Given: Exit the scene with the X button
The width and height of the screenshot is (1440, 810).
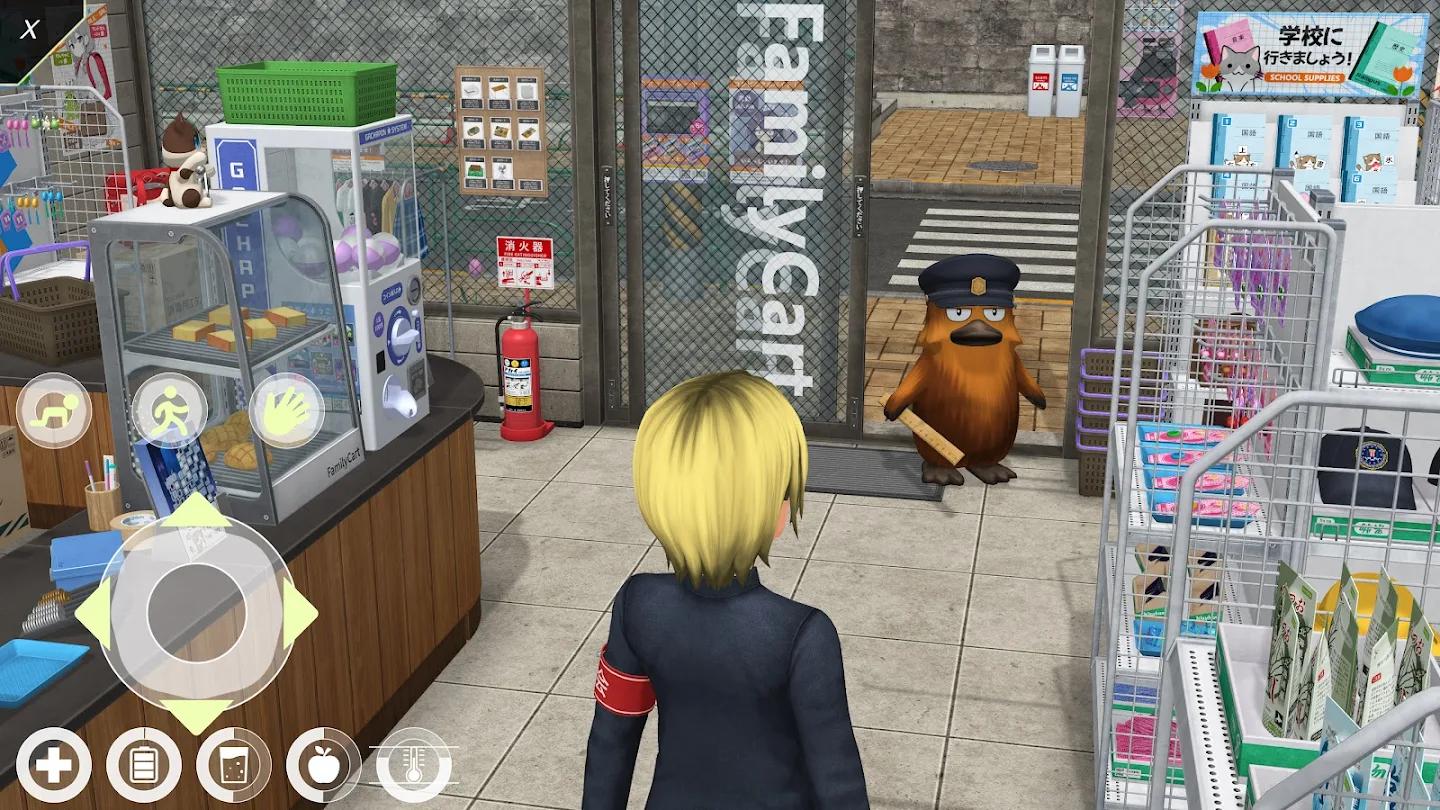Looking at the screenshot, I should pyautogui.click(x=28, y=28).
